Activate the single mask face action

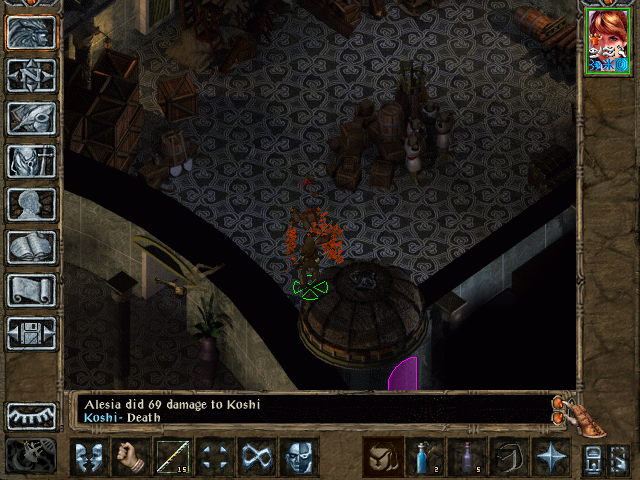pos(299,457)
